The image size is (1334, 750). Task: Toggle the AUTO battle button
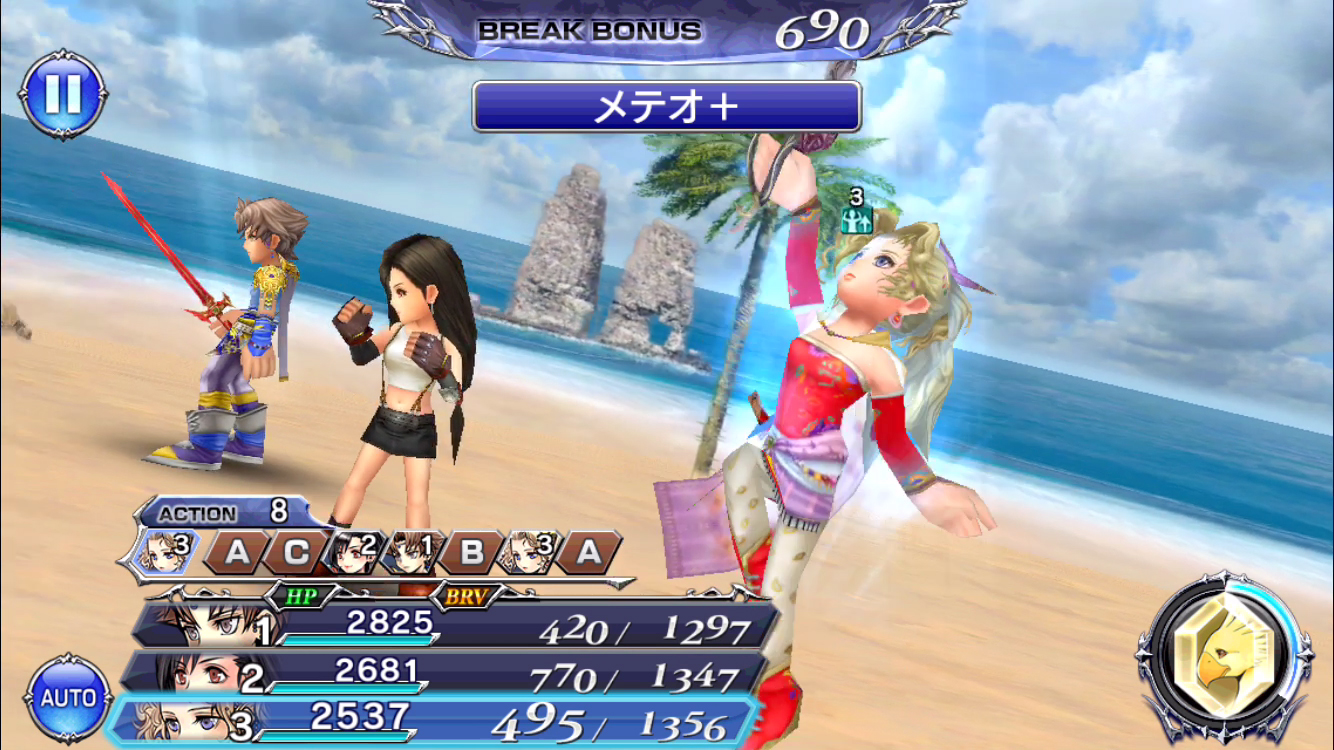point(68,697)
